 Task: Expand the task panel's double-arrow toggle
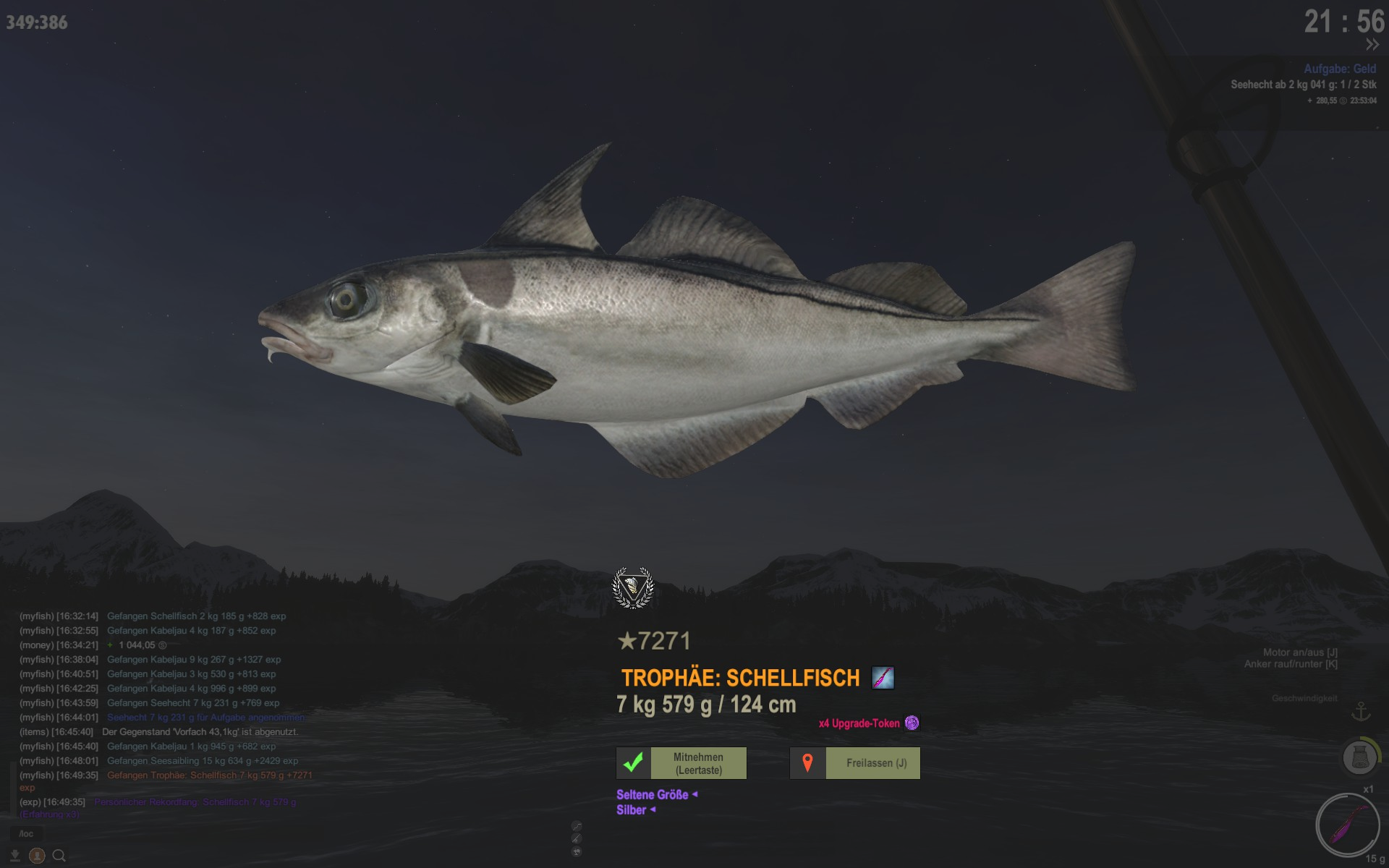click(1372, 45)
